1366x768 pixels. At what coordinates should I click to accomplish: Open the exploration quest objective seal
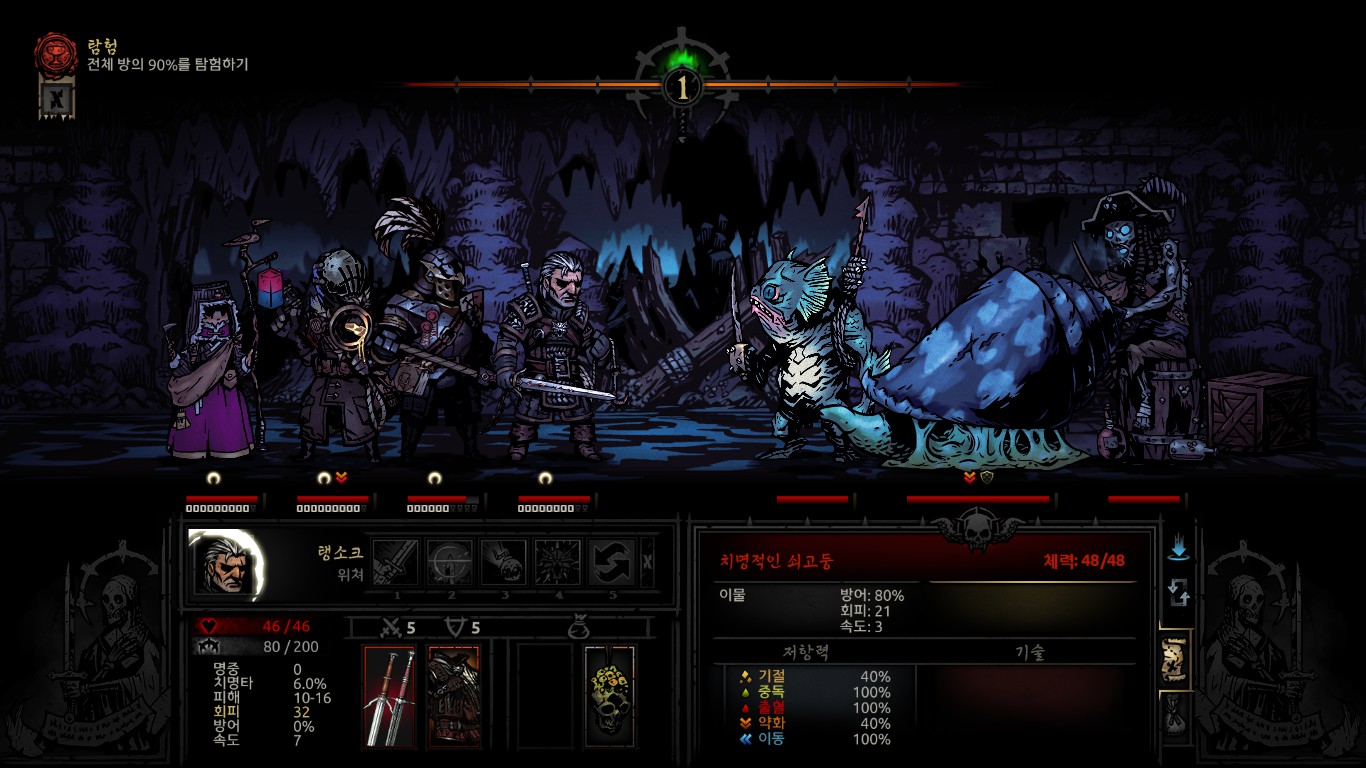click(55, 55)
